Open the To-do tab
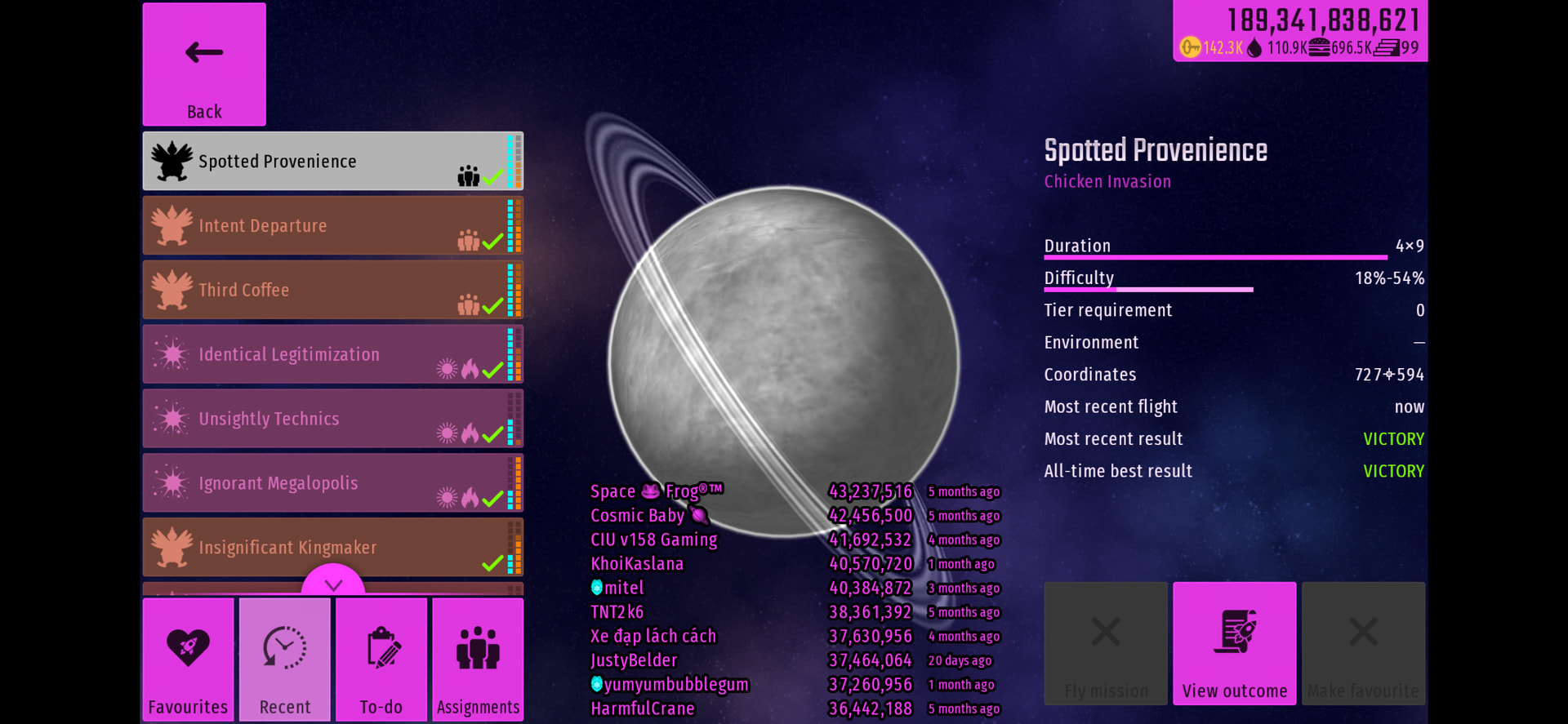The height and width of the screenshot is (724, 1568). tap(381, 660)
